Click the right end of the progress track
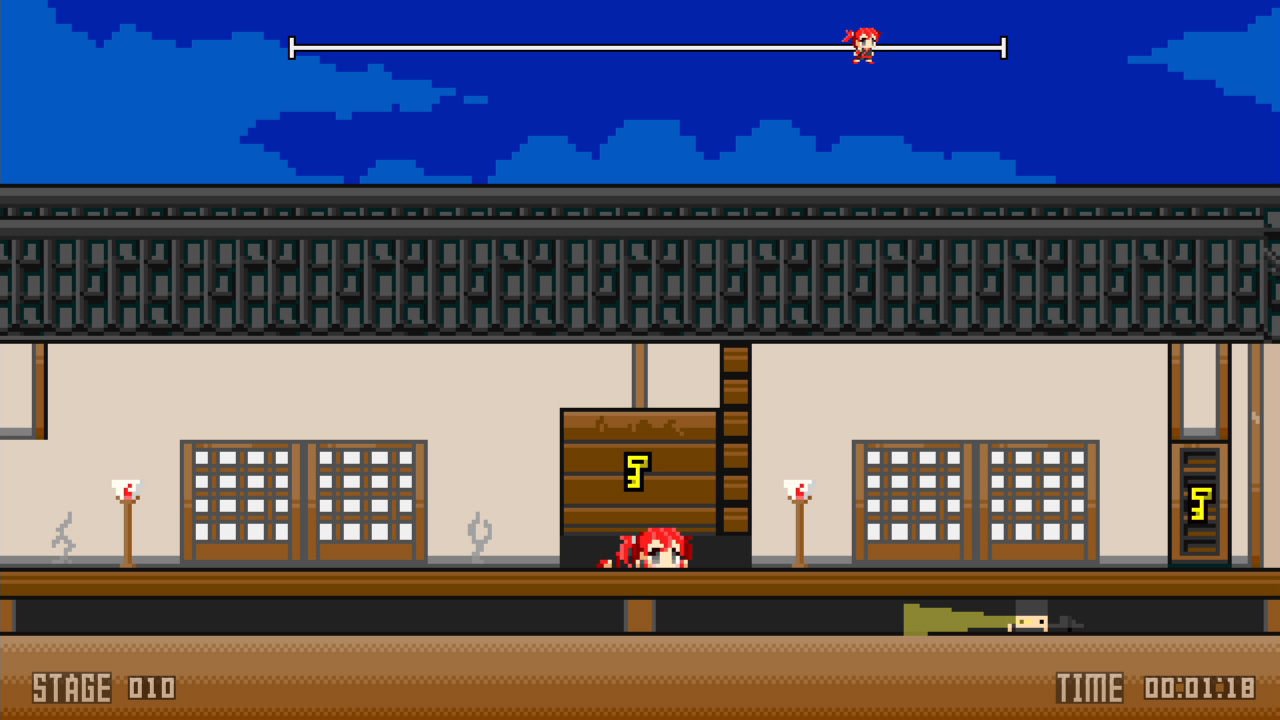Image resolution: width=1280 pixels, height=720 pixels. coord(1002,46)
